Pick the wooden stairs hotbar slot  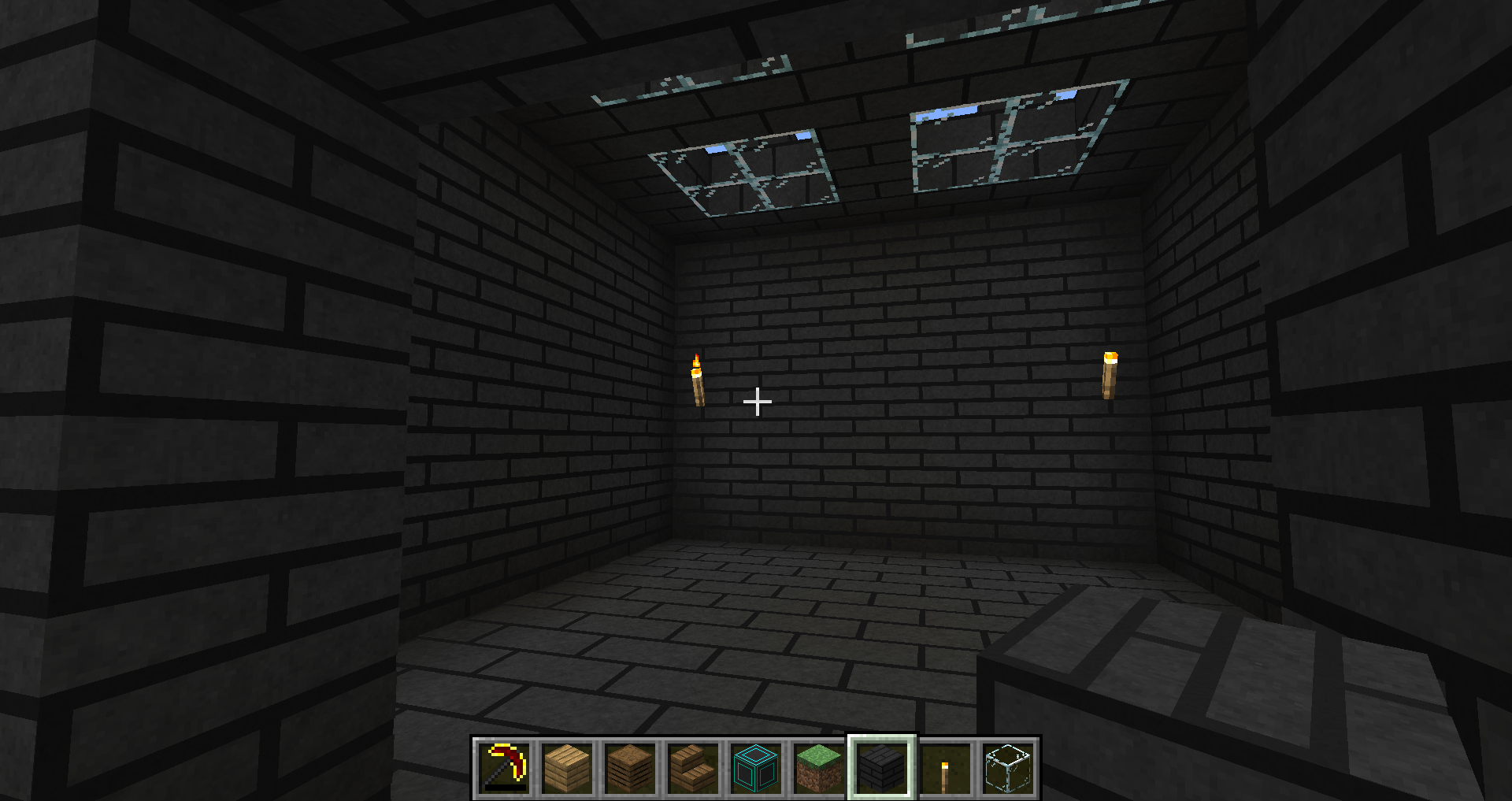[x=693, y=767]
